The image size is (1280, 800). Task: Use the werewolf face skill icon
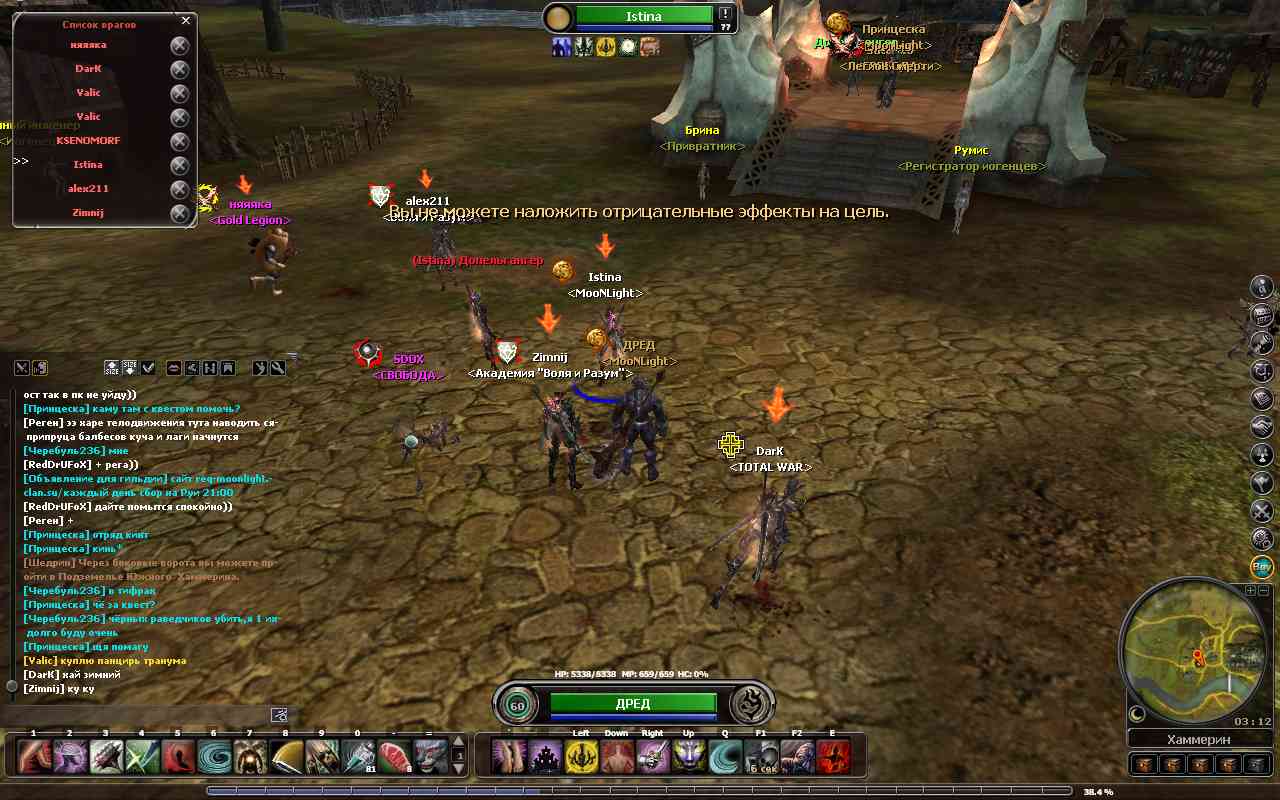[430, 757]
